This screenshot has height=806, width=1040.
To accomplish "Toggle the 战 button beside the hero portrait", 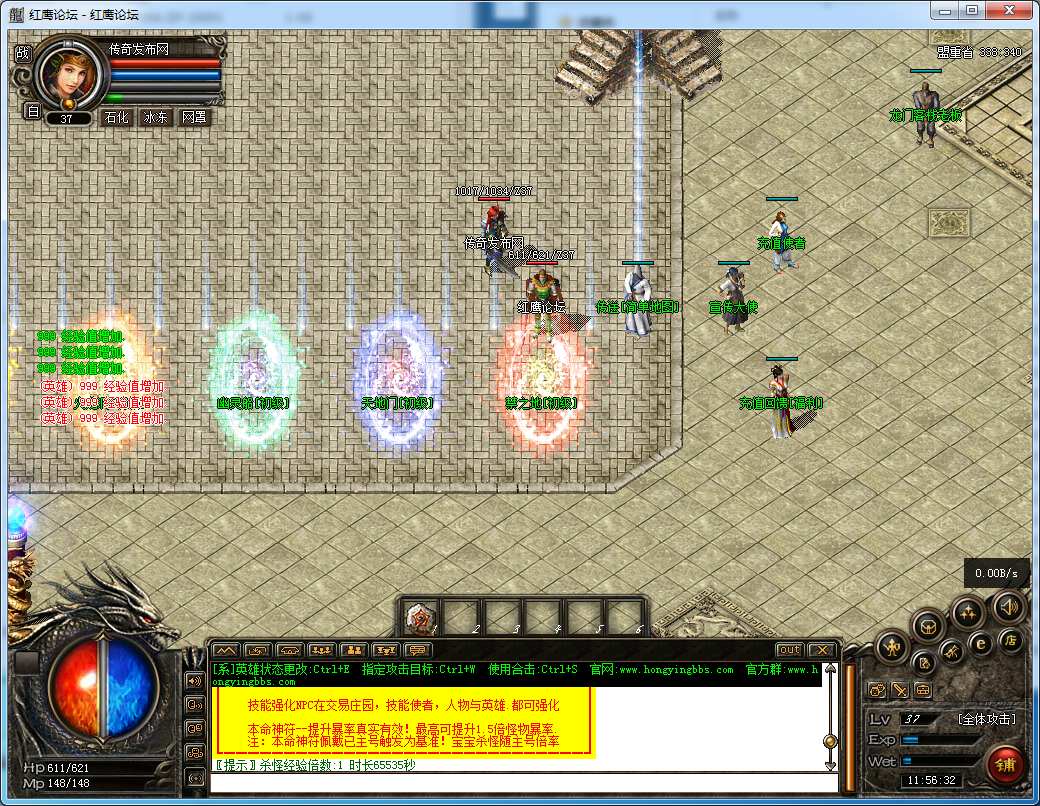I will [22, 54].
